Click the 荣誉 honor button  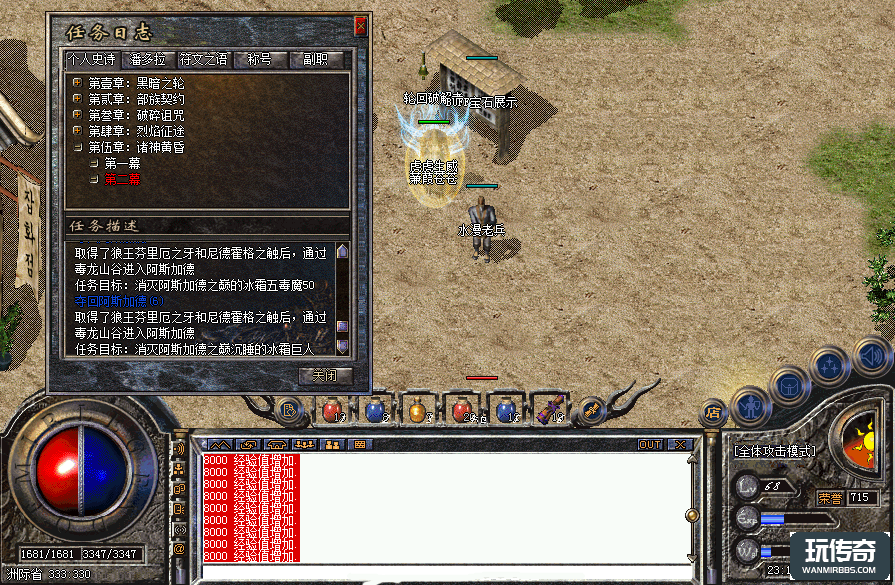point(829,497)
